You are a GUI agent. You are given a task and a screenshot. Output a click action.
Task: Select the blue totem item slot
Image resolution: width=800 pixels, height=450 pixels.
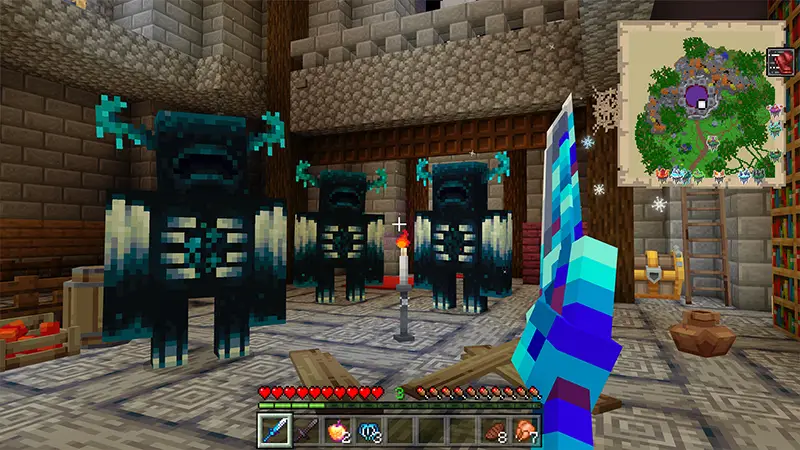[x=368, y=430]
